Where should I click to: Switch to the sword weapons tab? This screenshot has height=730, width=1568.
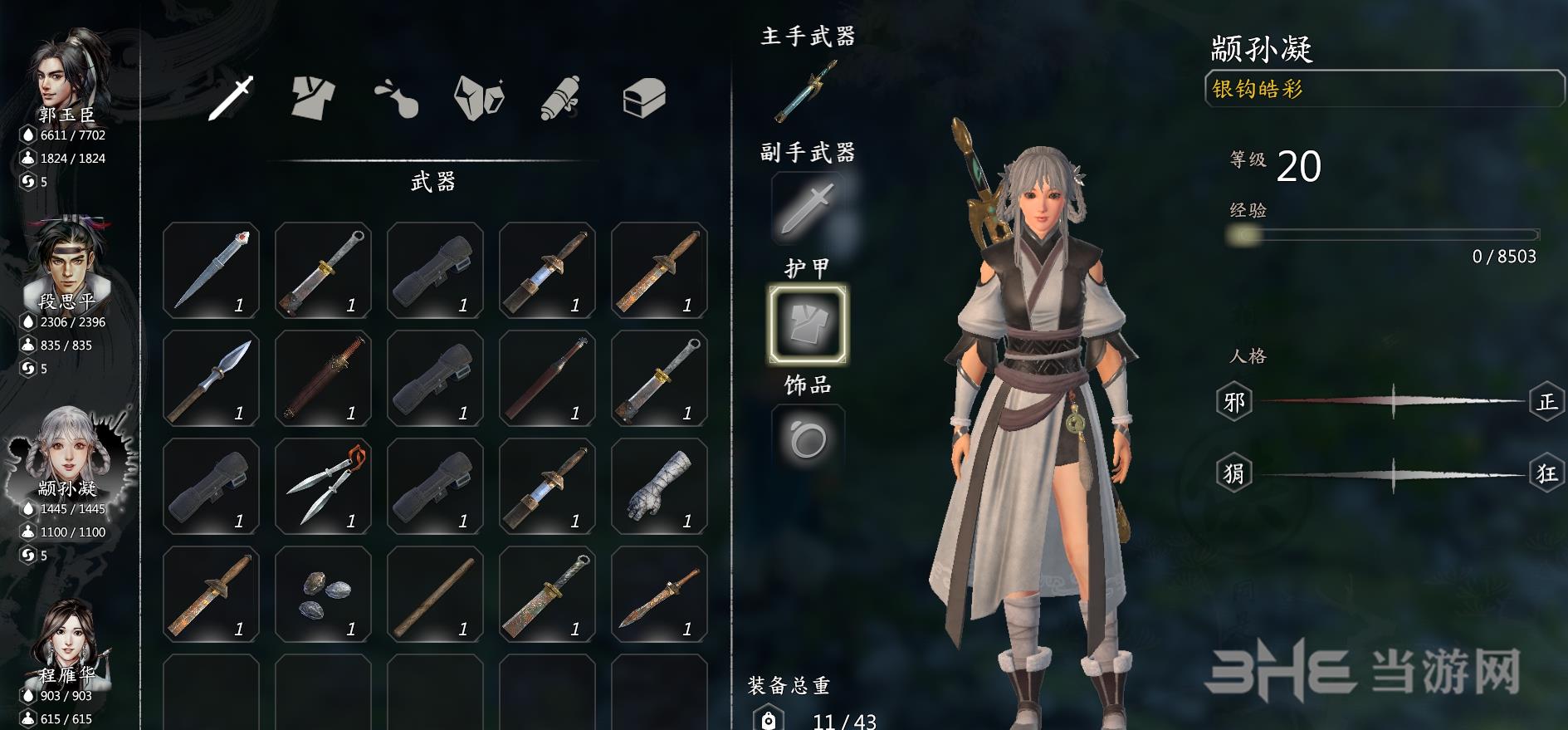click(231, 99)
